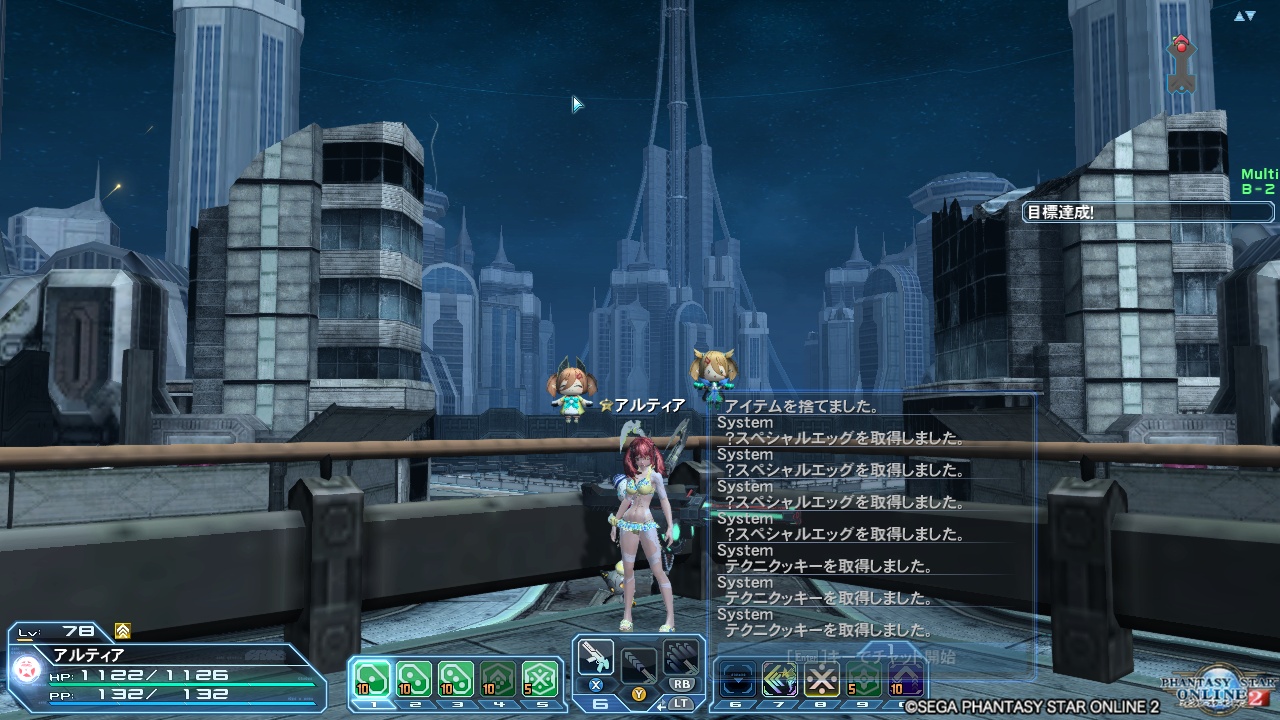Activate the rainbow chevron skill in slot 7

[x=780, y=680]
